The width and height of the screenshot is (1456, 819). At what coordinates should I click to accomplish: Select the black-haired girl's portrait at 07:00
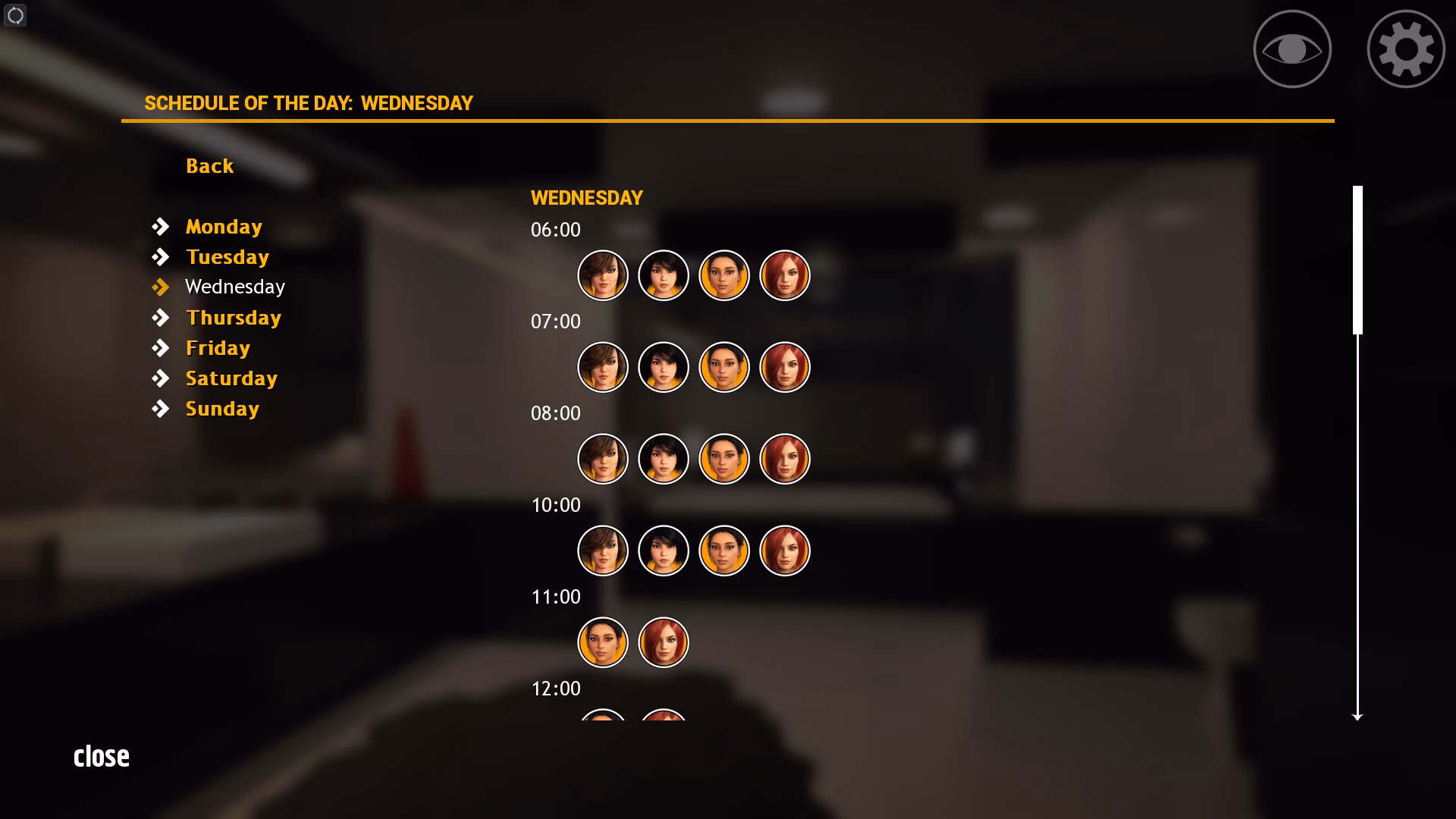point(663,366)
